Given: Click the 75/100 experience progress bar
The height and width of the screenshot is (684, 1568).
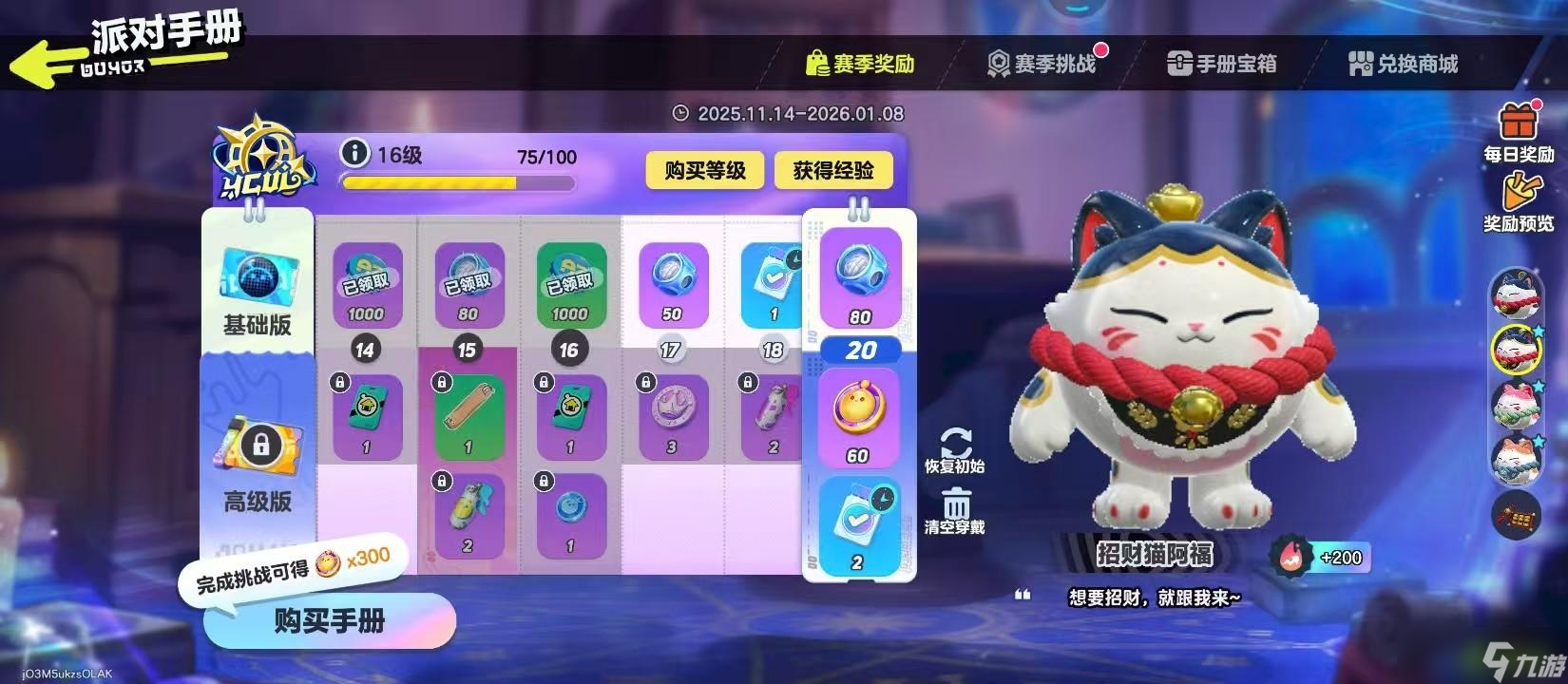Looking at the screenshot, I should [459, 182].
